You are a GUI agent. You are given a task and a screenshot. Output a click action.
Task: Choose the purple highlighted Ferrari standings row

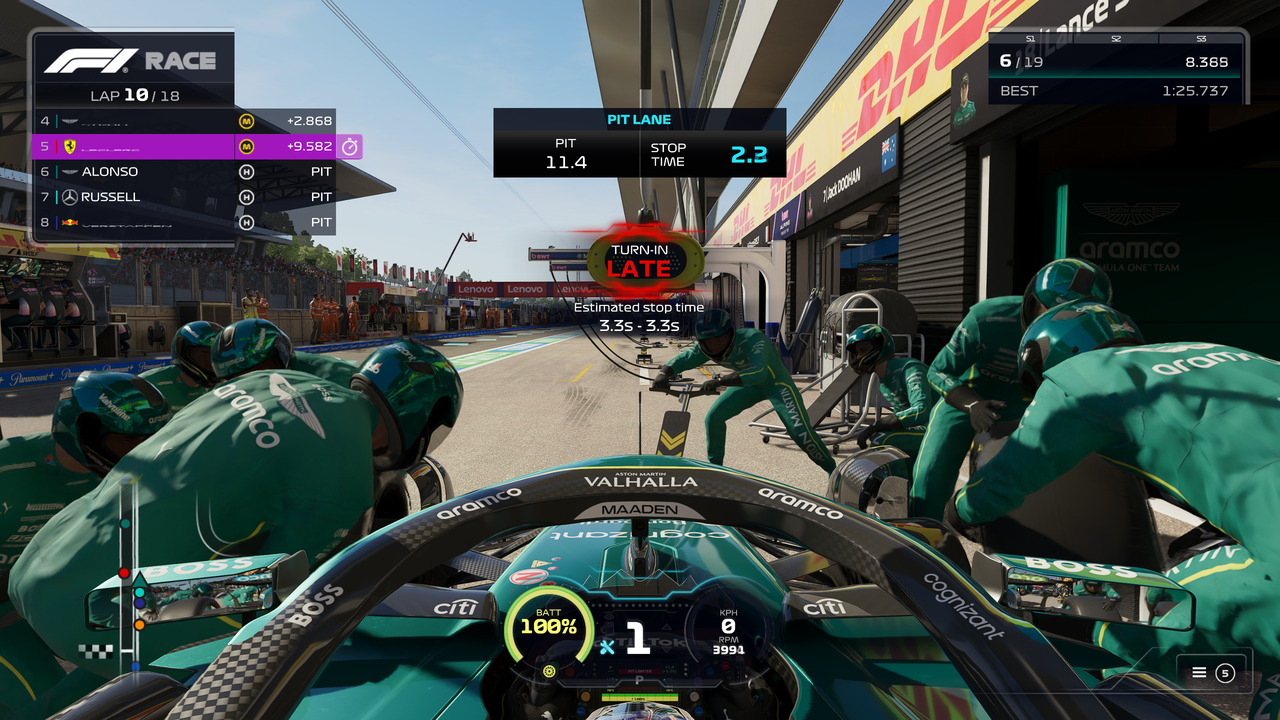[x=184, y=147]
